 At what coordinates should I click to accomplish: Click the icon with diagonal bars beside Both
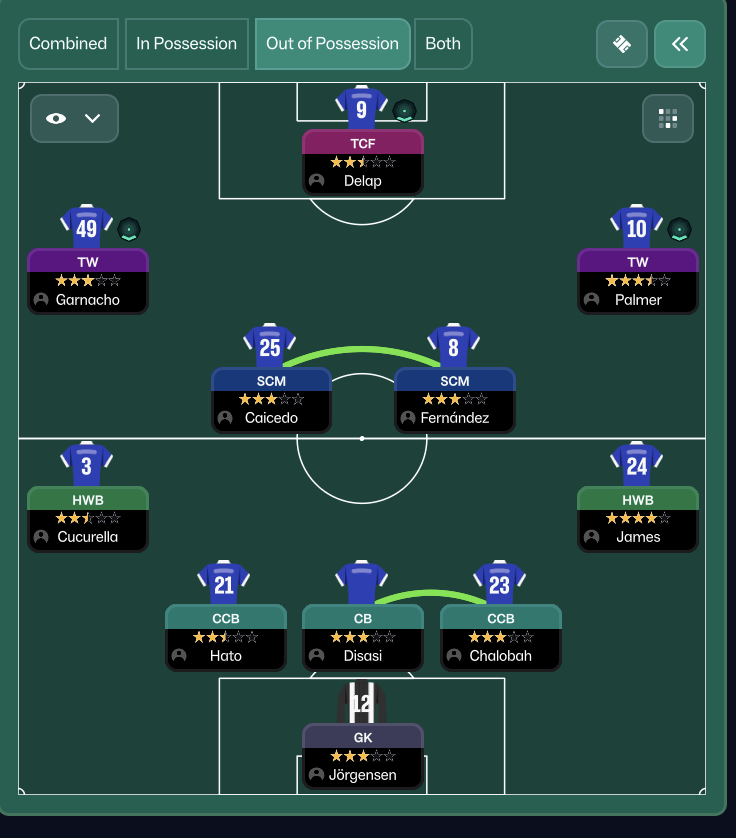[x=622, y=44]
